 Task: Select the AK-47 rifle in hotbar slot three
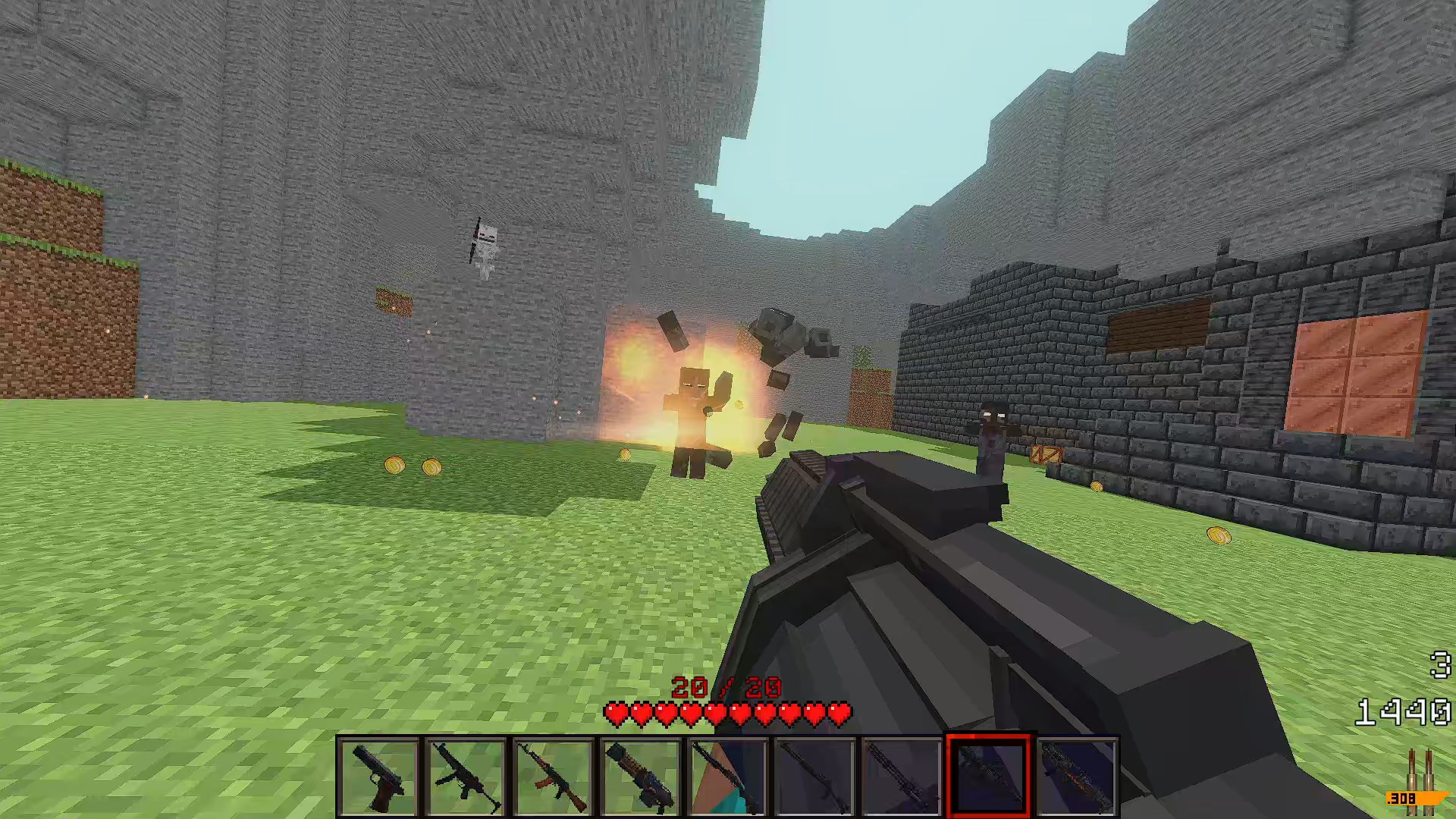(554, 773)
